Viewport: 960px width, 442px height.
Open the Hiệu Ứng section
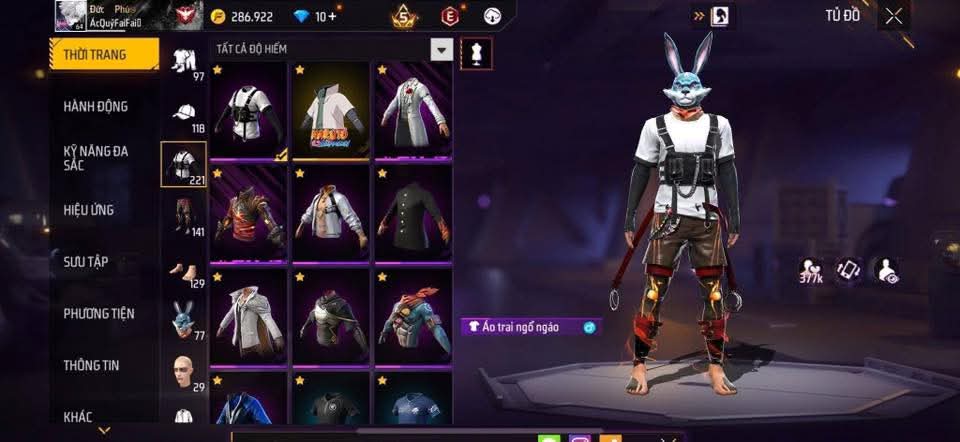(x=89, y=210)
